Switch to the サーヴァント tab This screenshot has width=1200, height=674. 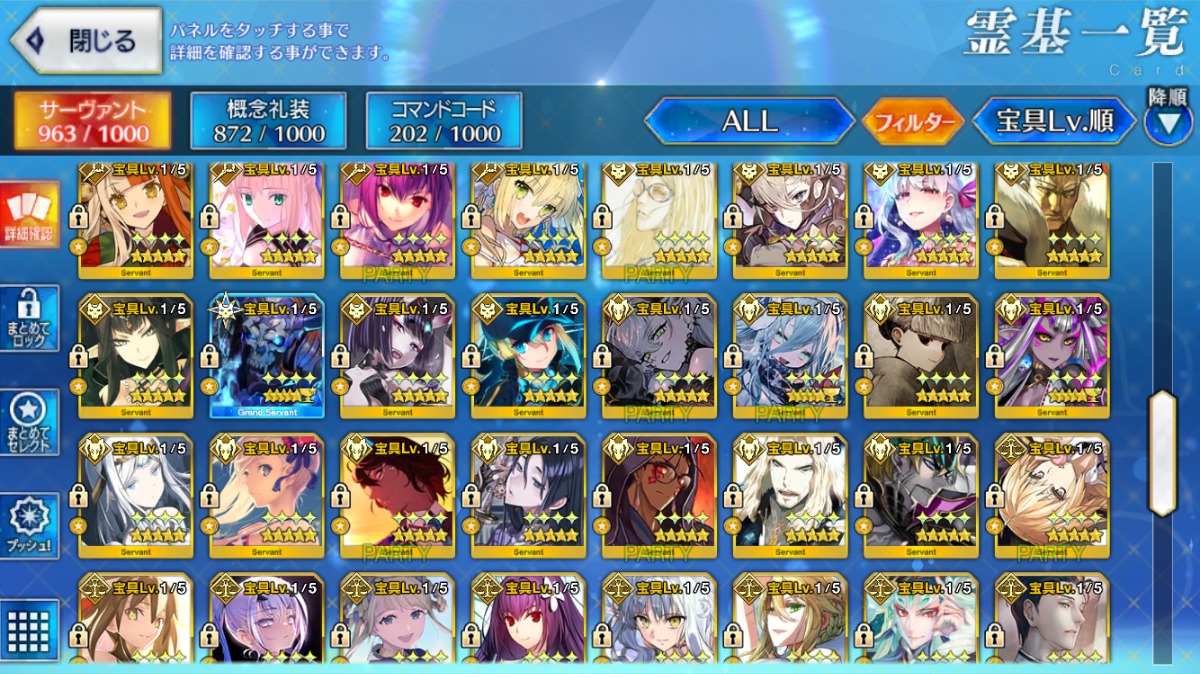click(x=91, y=121)
